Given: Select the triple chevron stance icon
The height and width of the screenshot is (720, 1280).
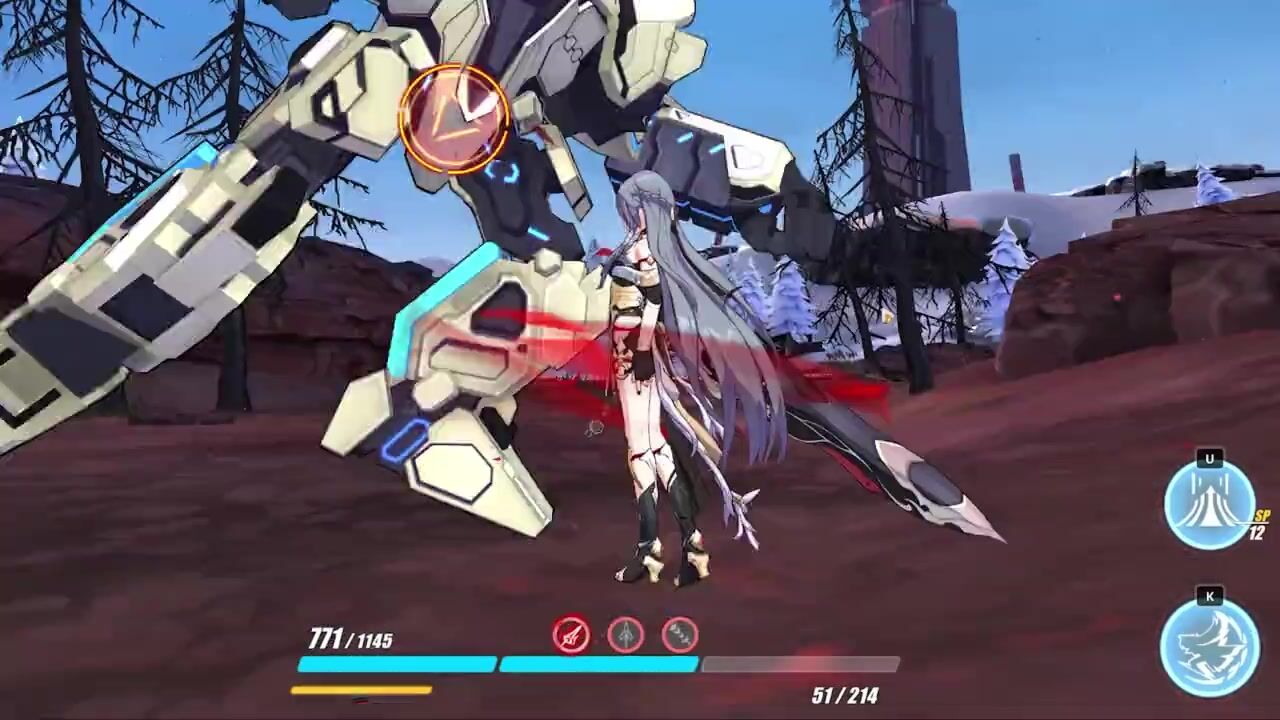Looking at the screenshot, I should (680, 634).
